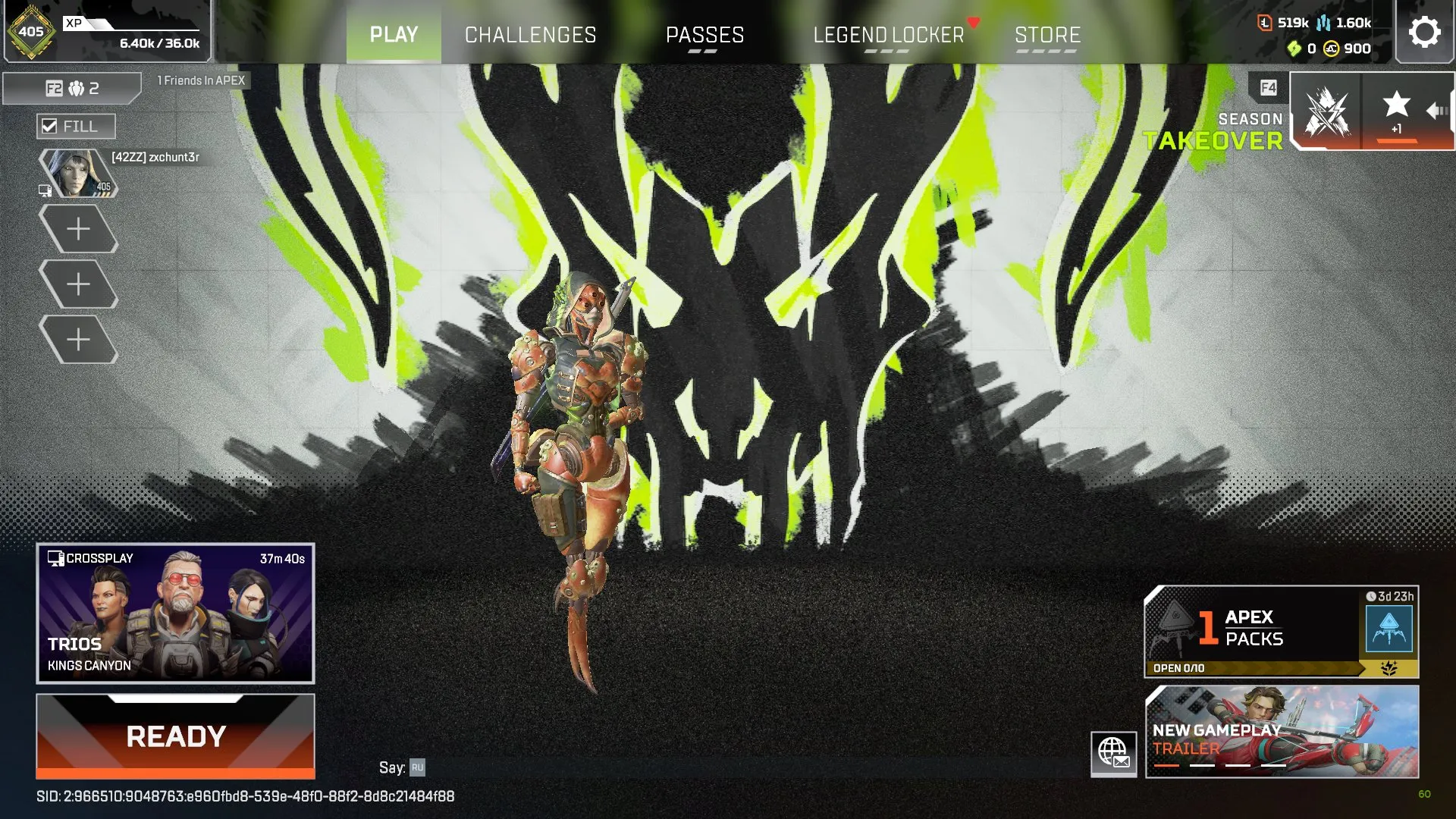Open the Friends In APEX panel

(201, 80)
